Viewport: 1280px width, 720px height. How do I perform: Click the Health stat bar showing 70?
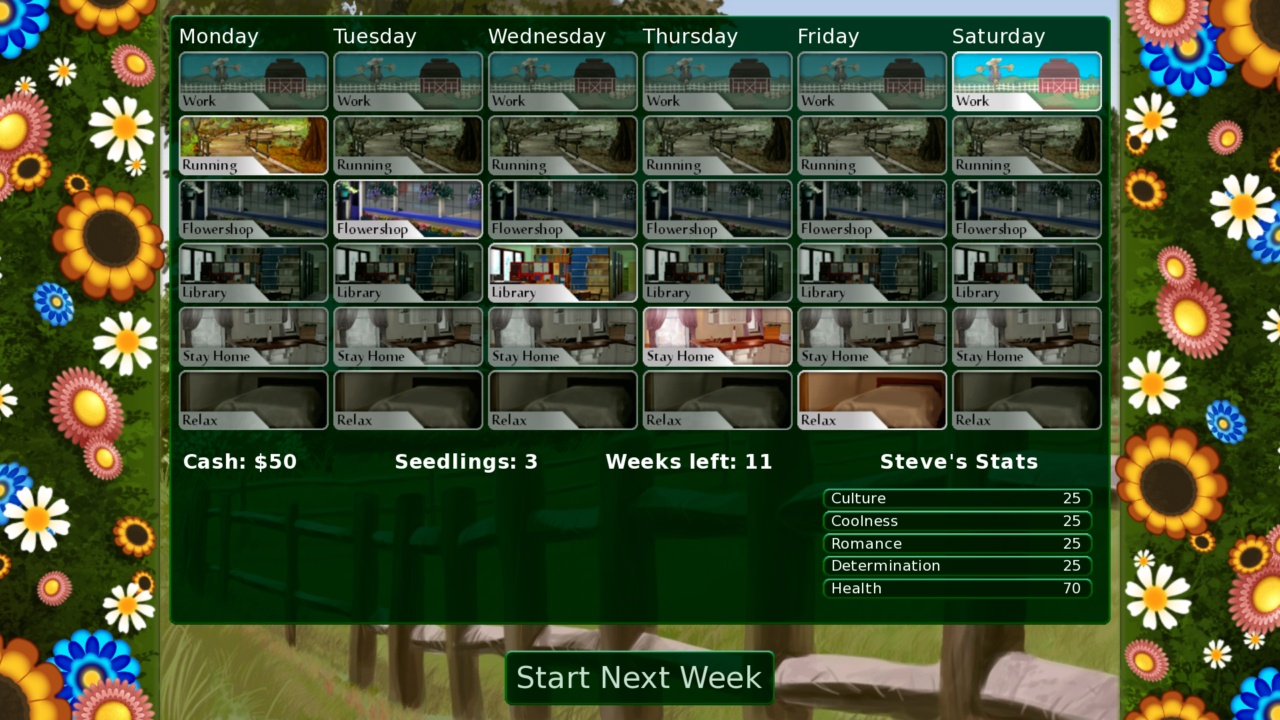(955, 588)
